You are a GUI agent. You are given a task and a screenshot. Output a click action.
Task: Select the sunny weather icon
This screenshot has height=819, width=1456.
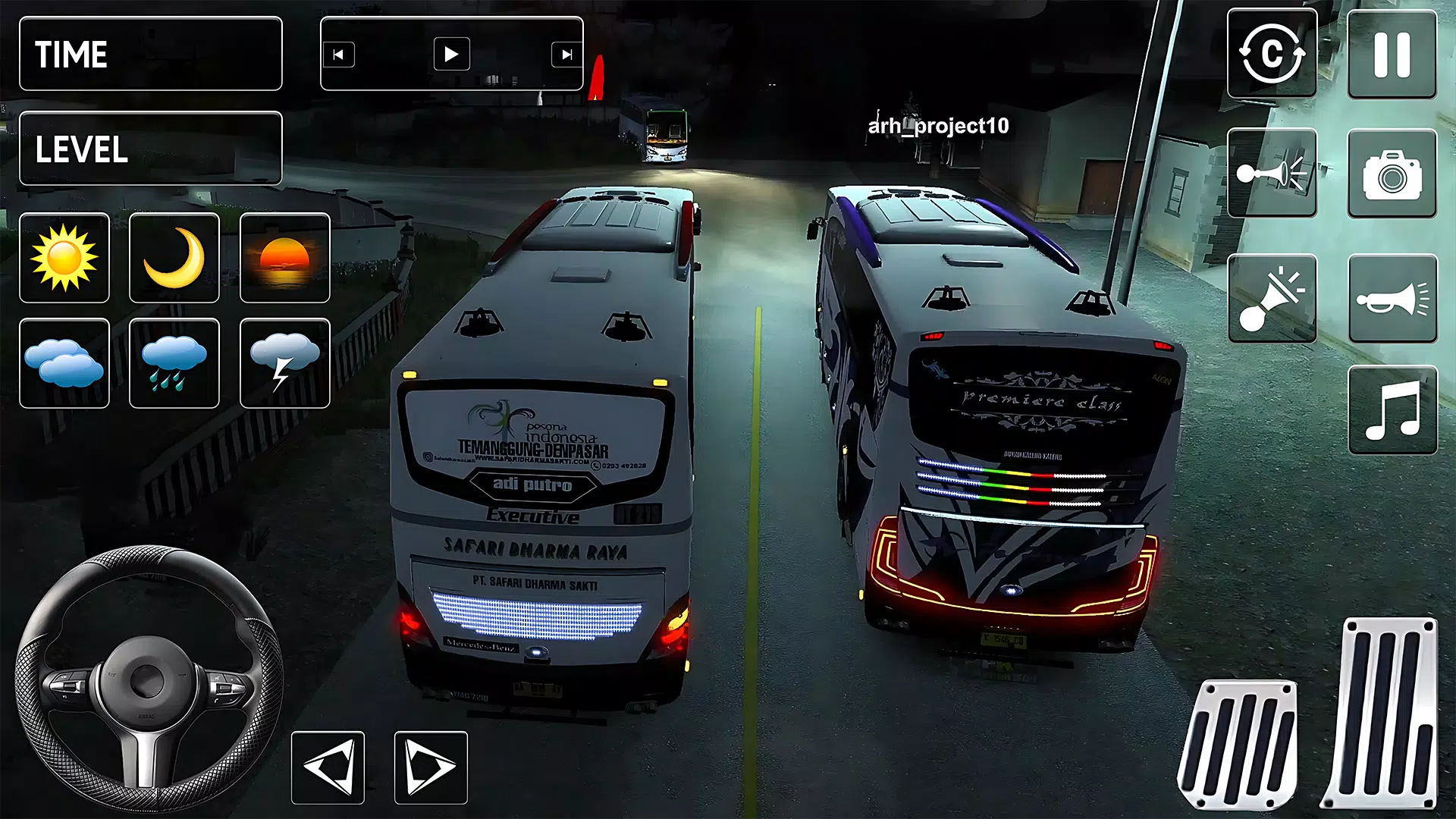pos(64,258)
